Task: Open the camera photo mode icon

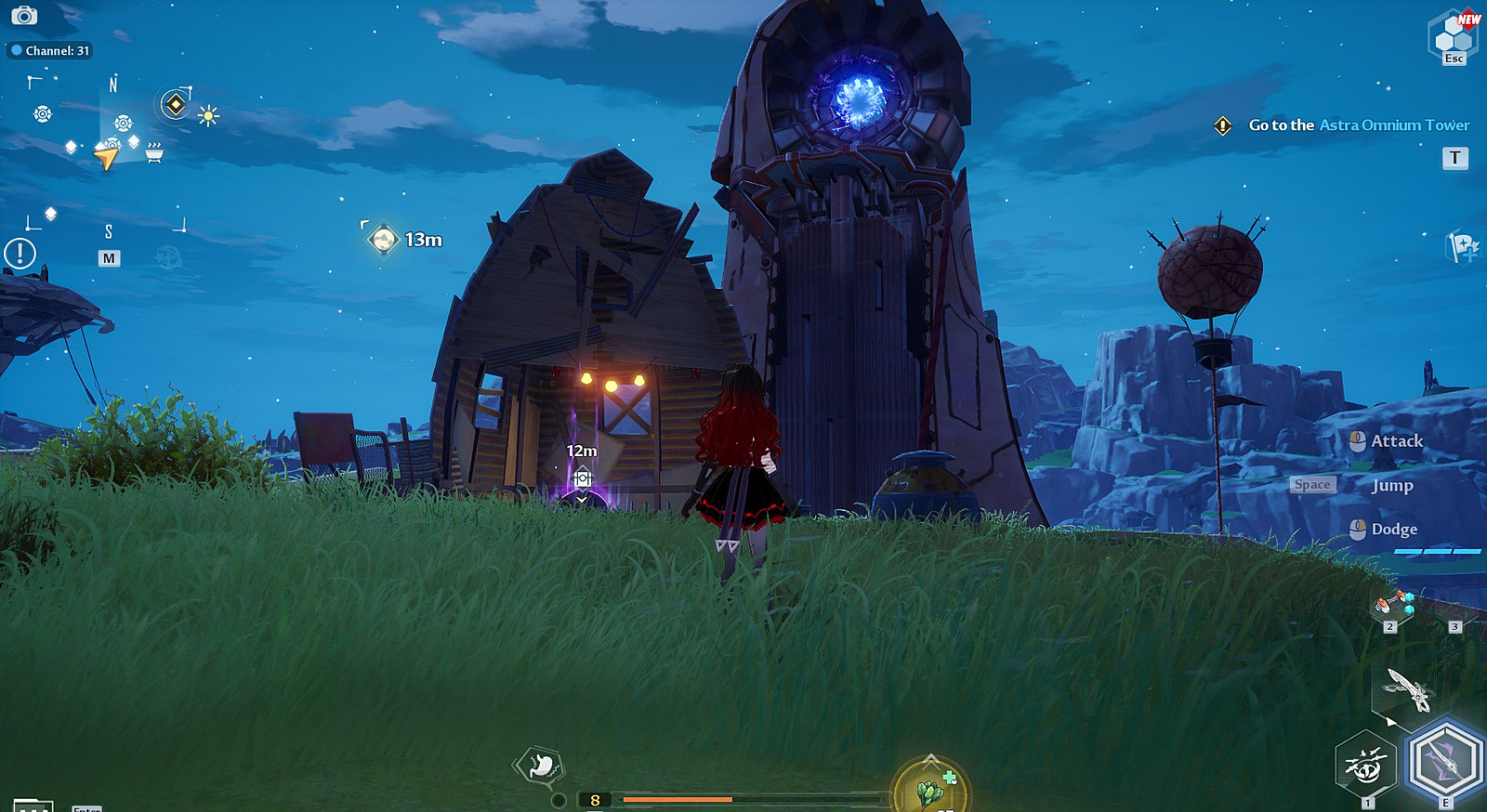Action: [x=24, y=15]
